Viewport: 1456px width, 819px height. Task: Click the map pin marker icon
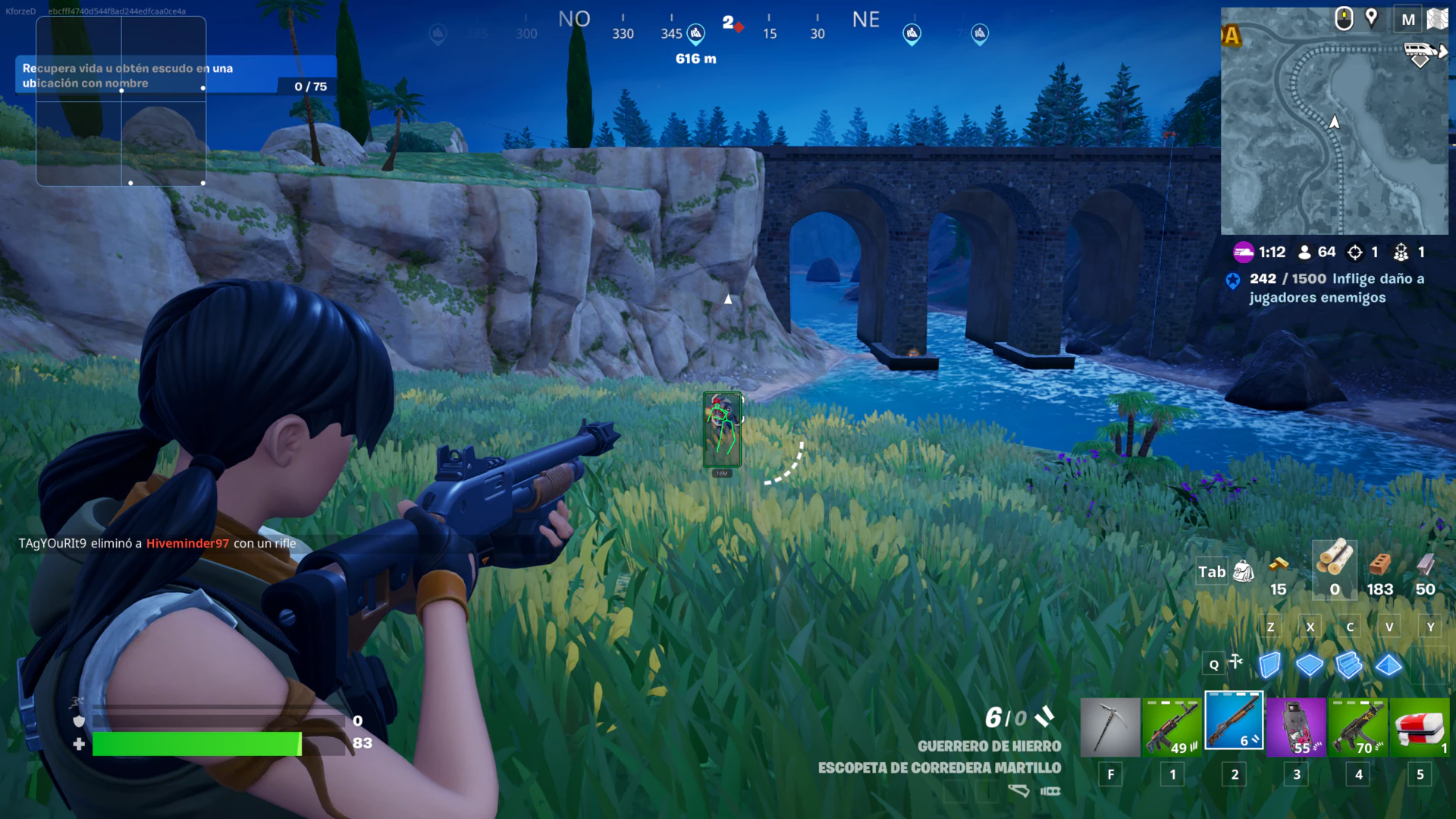tap(1371, 18)
